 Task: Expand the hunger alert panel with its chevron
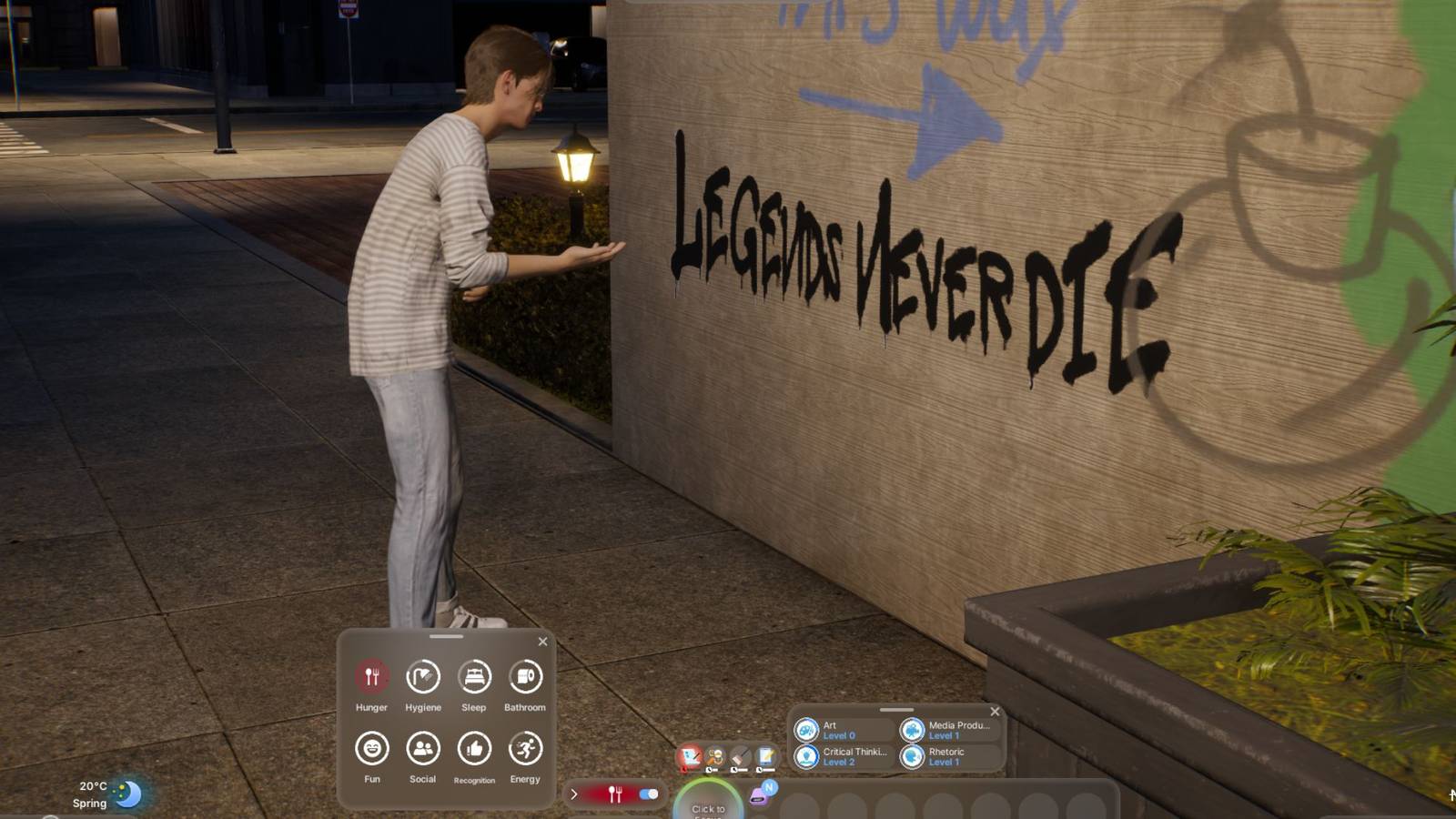(573, 794)
